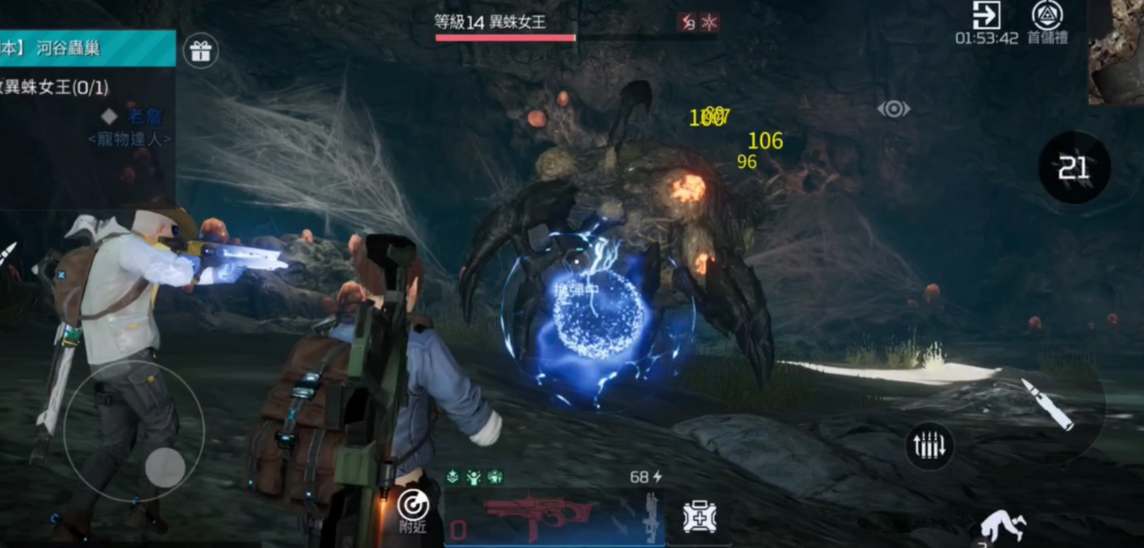This screenshot has height=548, width=1144.
Task: Tap the exit dungeon door icon
Action: 986,15
